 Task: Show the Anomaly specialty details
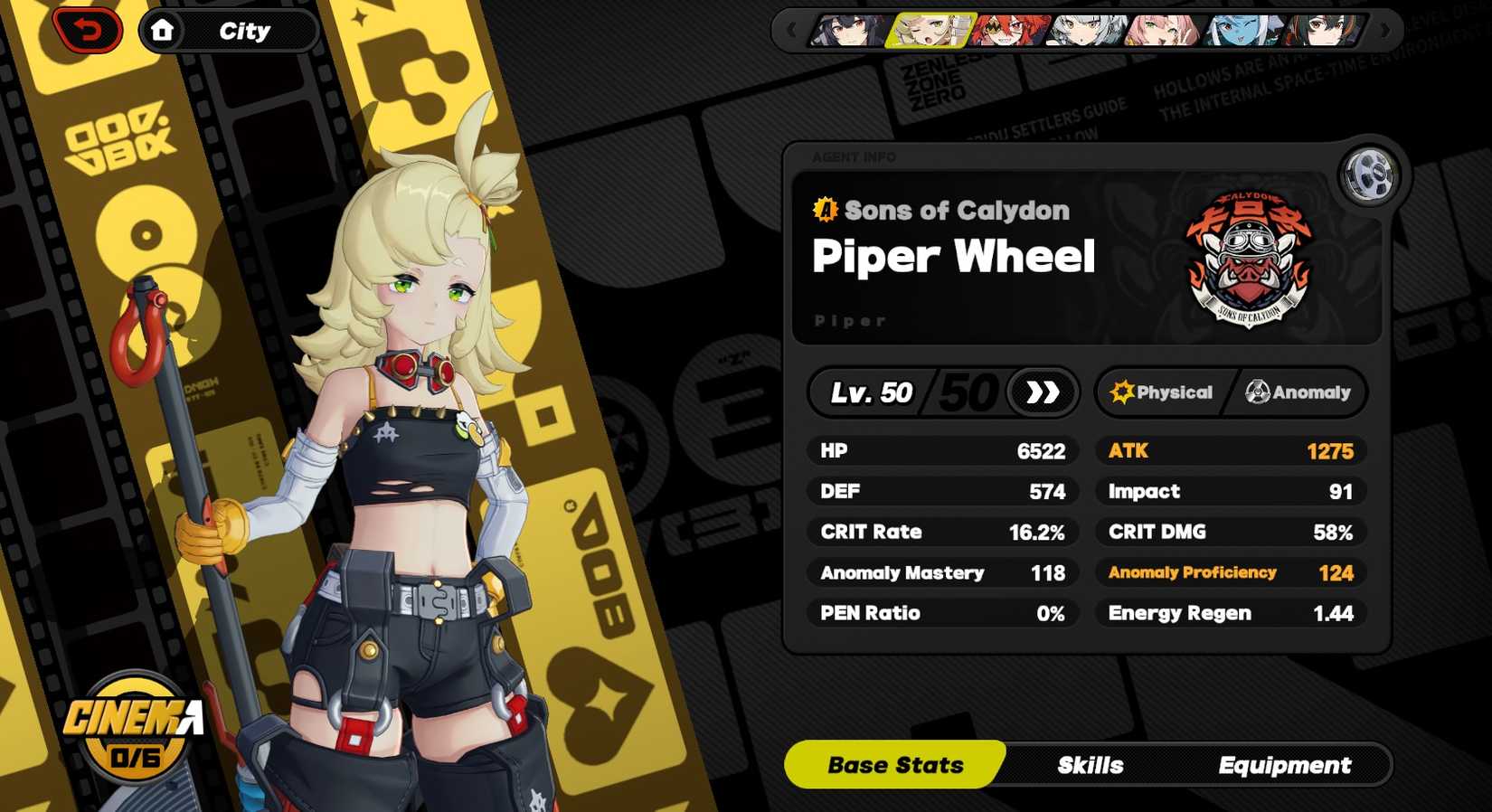point(1298,392)
